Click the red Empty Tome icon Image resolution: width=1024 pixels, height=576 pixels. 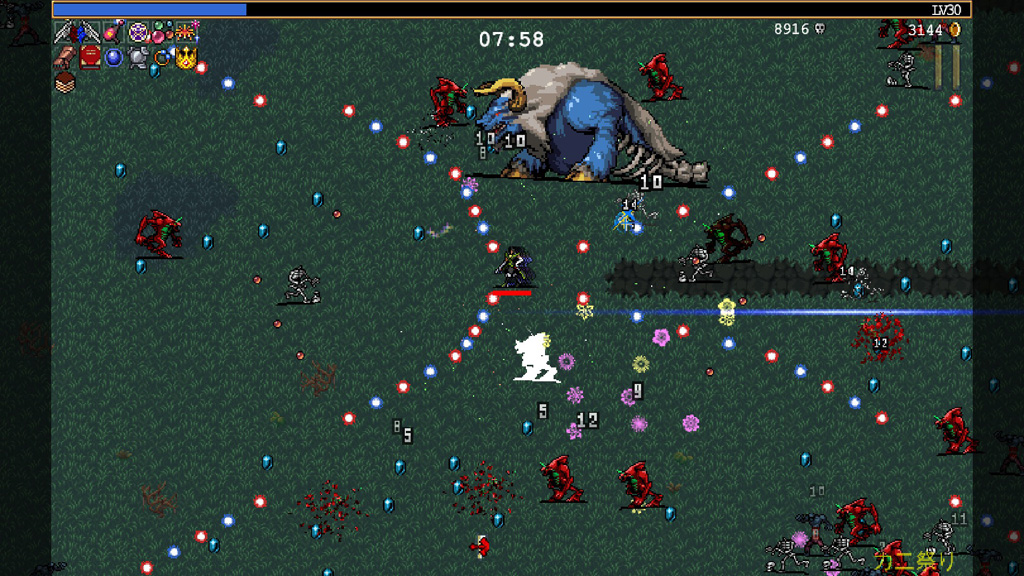(90, 57)
